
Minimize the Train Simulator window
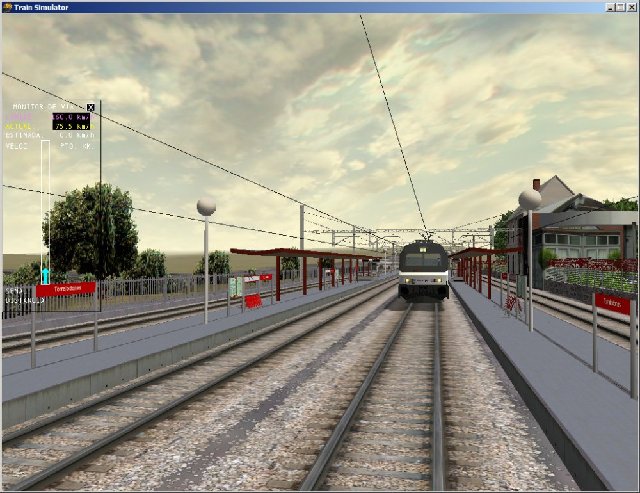[609, 6]
